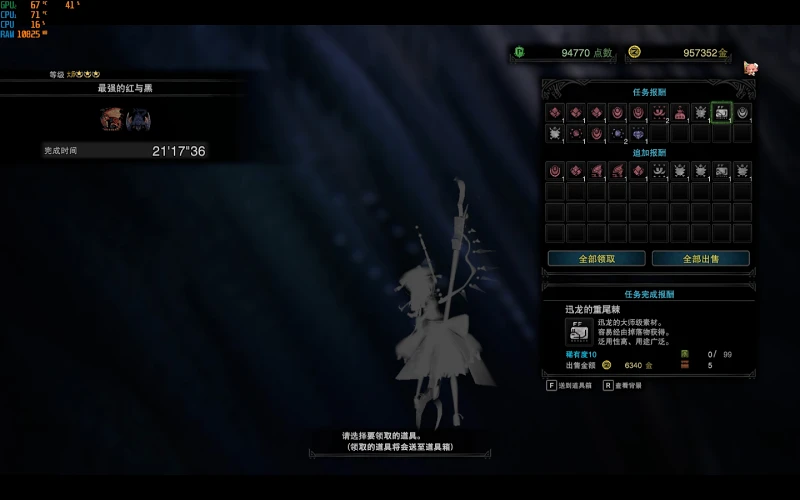800x500 pixels.
Task: Select the white crescent reward in 任务报酬
Action: point(742,113)
